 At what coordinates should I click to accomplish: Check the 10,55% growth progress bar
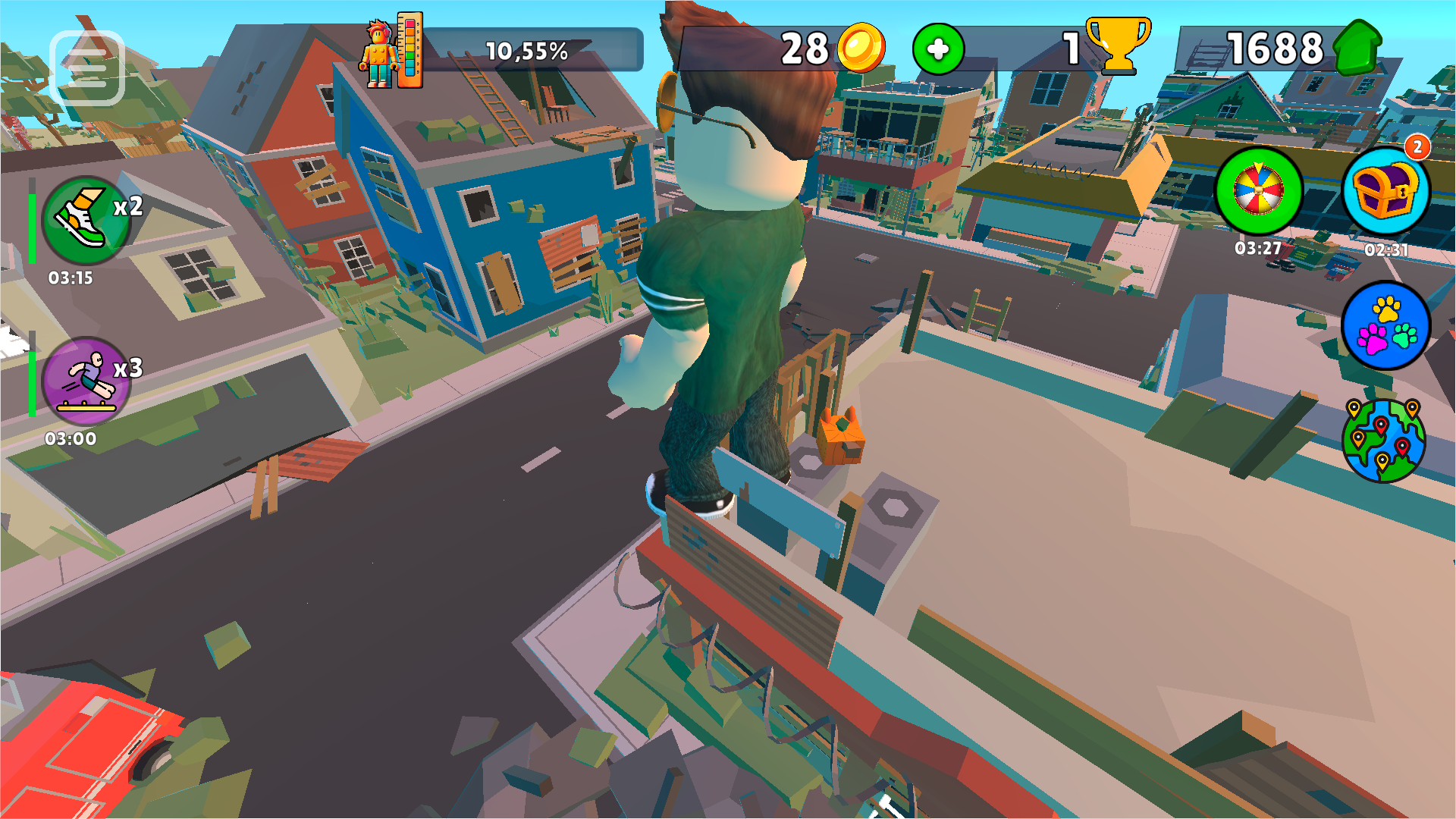coord(529,52)
